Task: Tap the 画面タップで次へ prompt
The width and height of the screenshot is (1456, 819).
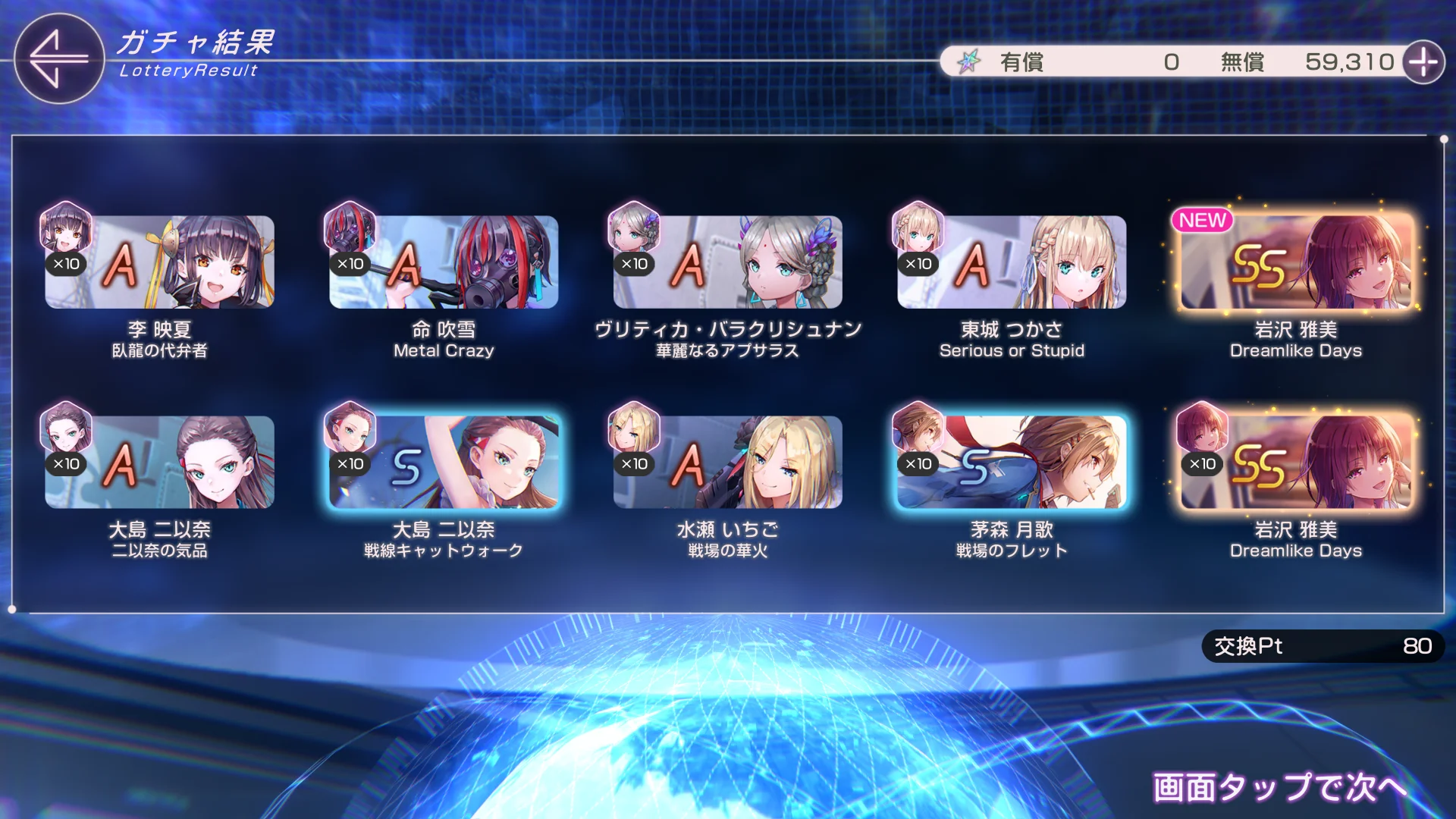Action: point(1279,787)
